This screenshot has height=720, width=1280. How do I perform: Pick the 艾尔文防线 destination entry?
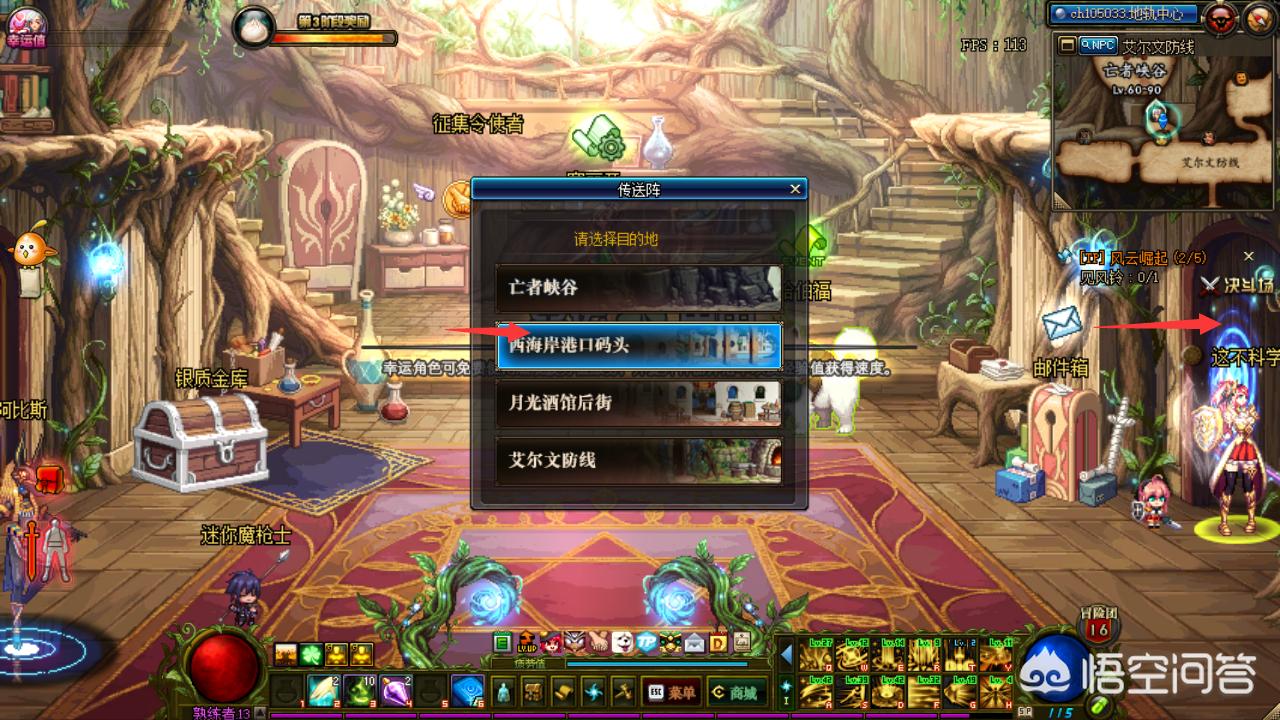(x=638, y=460)
